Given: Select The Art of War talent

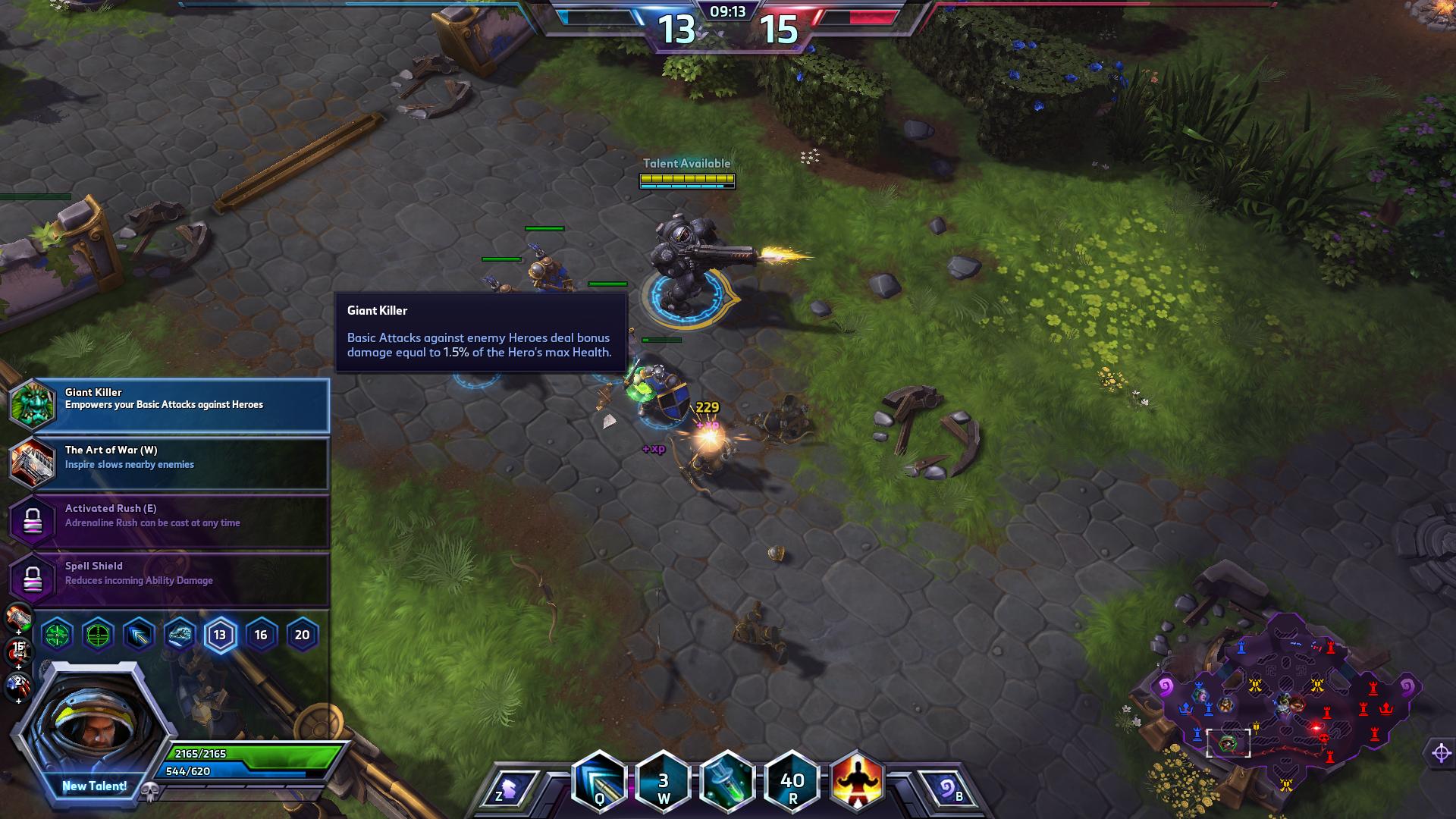Looking at the screenshot, I should pyautogui.click(x=169, y=463).
